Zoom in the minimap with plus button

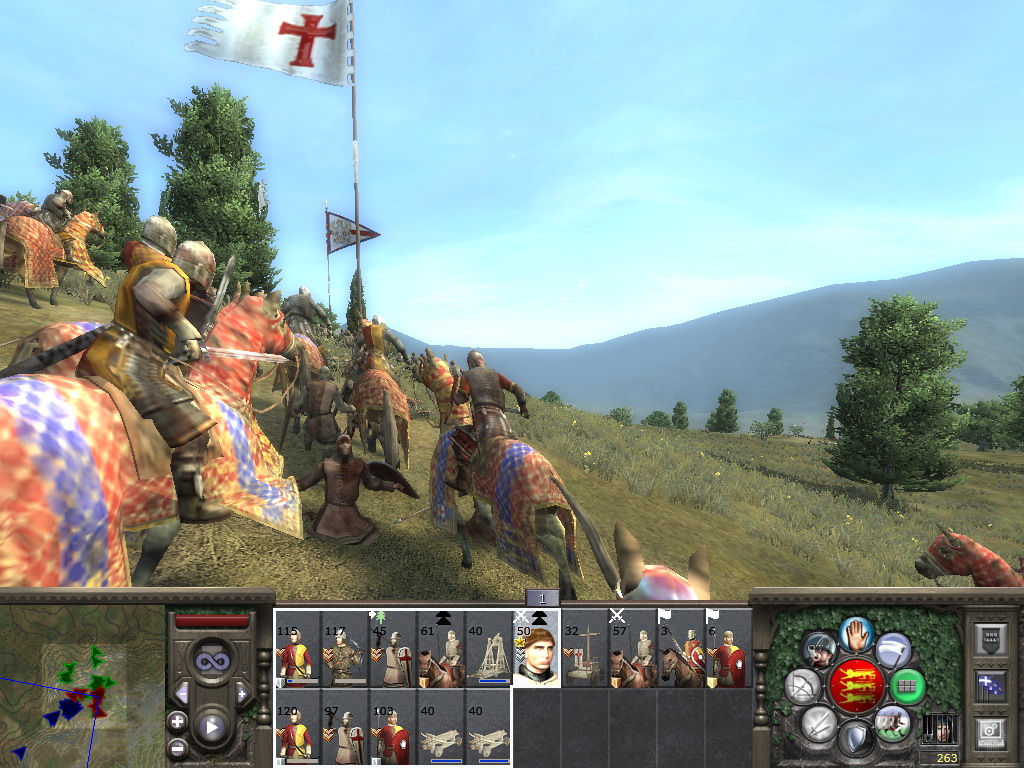(x=177, y=721)
